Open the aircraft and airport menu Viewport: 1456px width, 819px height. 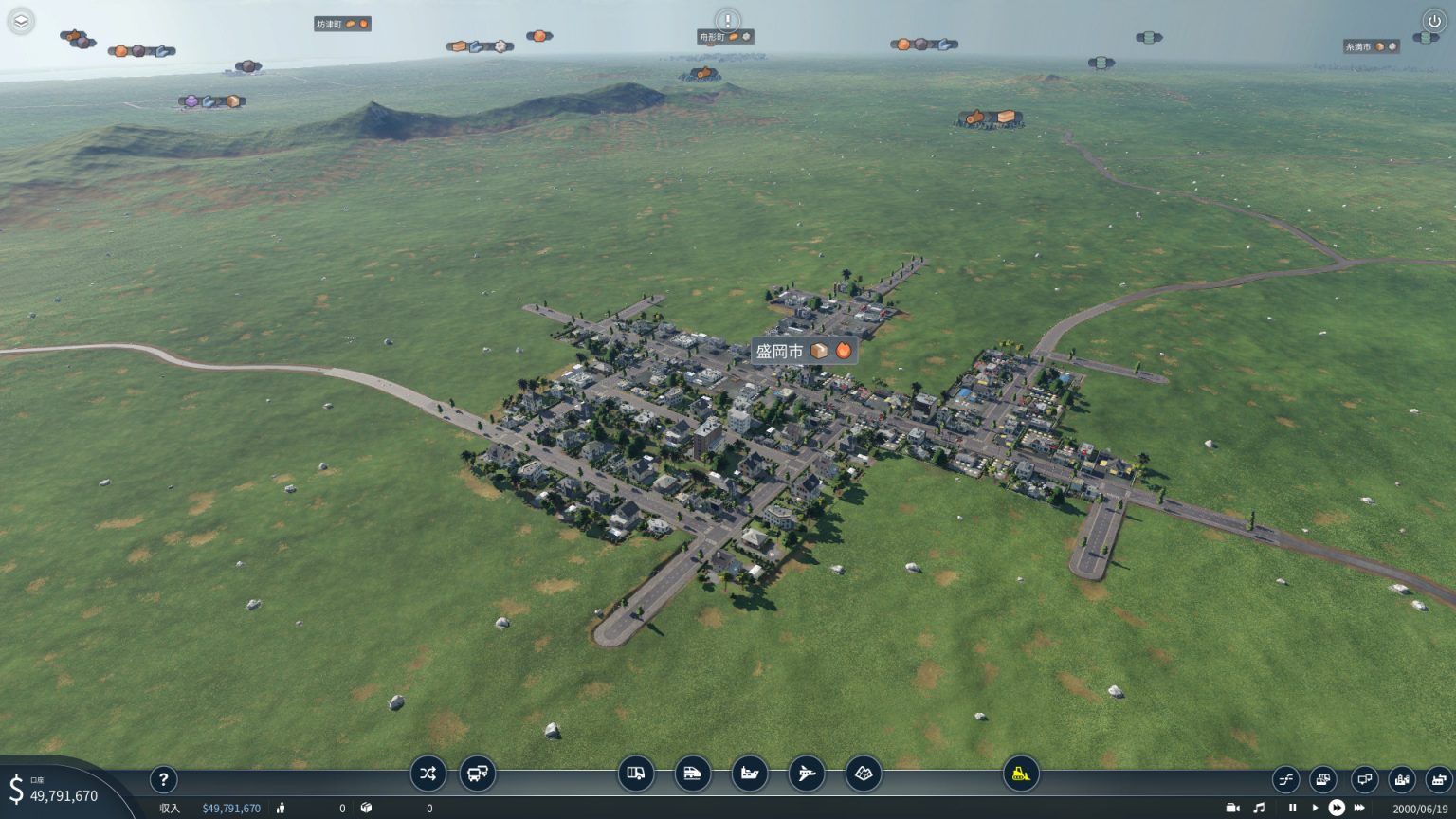tap(805, 773)
